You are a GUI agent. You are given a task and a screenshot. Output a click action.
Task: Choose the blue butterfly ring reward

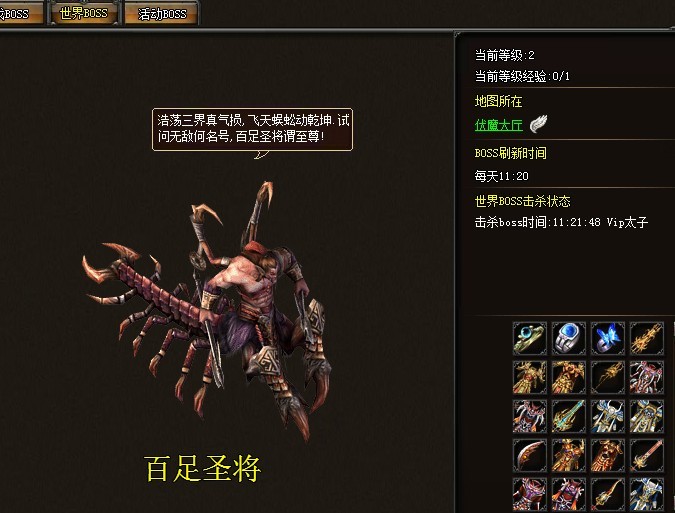coord(608,338)
